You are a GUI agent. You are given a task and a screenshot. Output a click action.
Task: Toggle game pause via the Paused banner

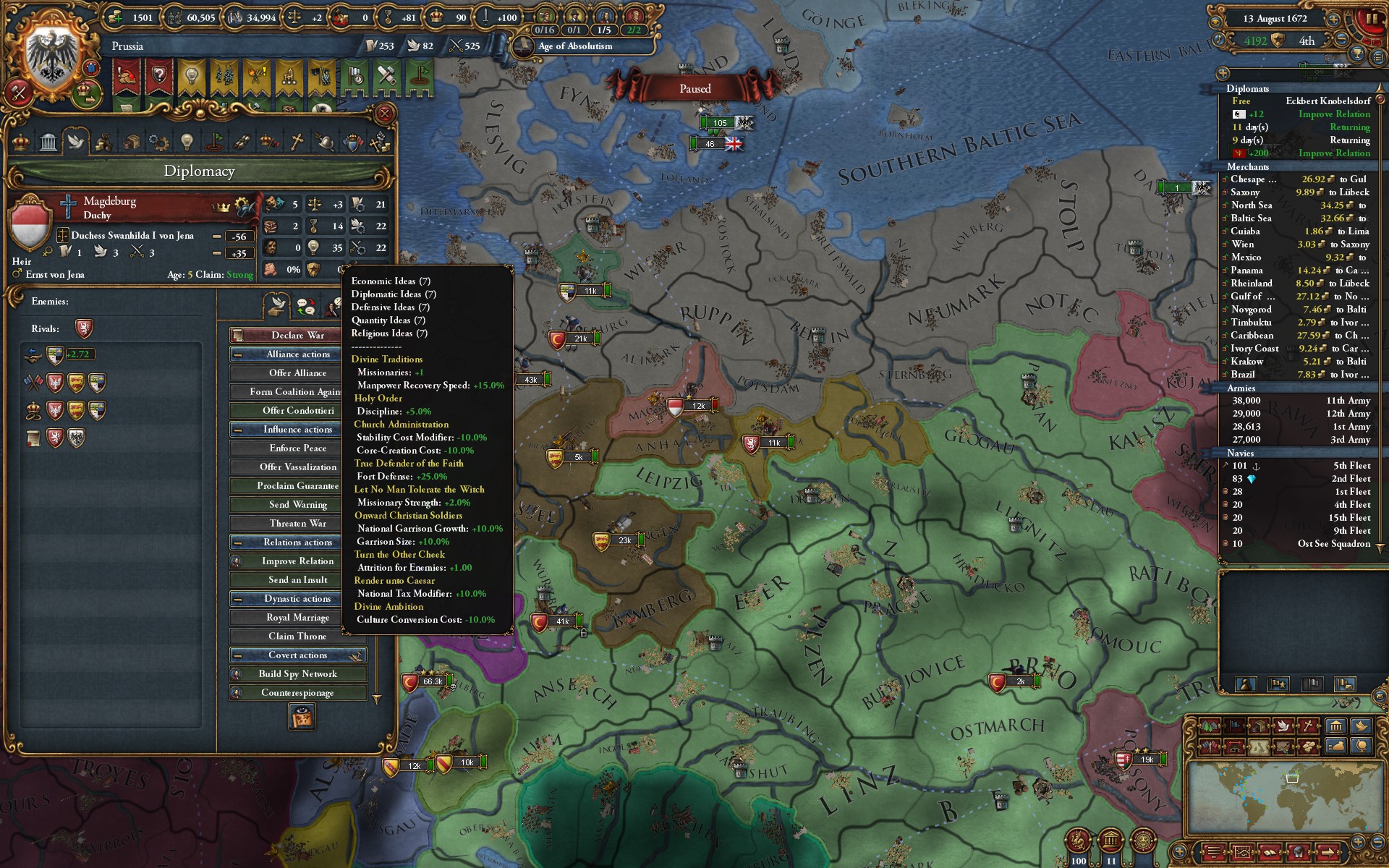point(694,88)
